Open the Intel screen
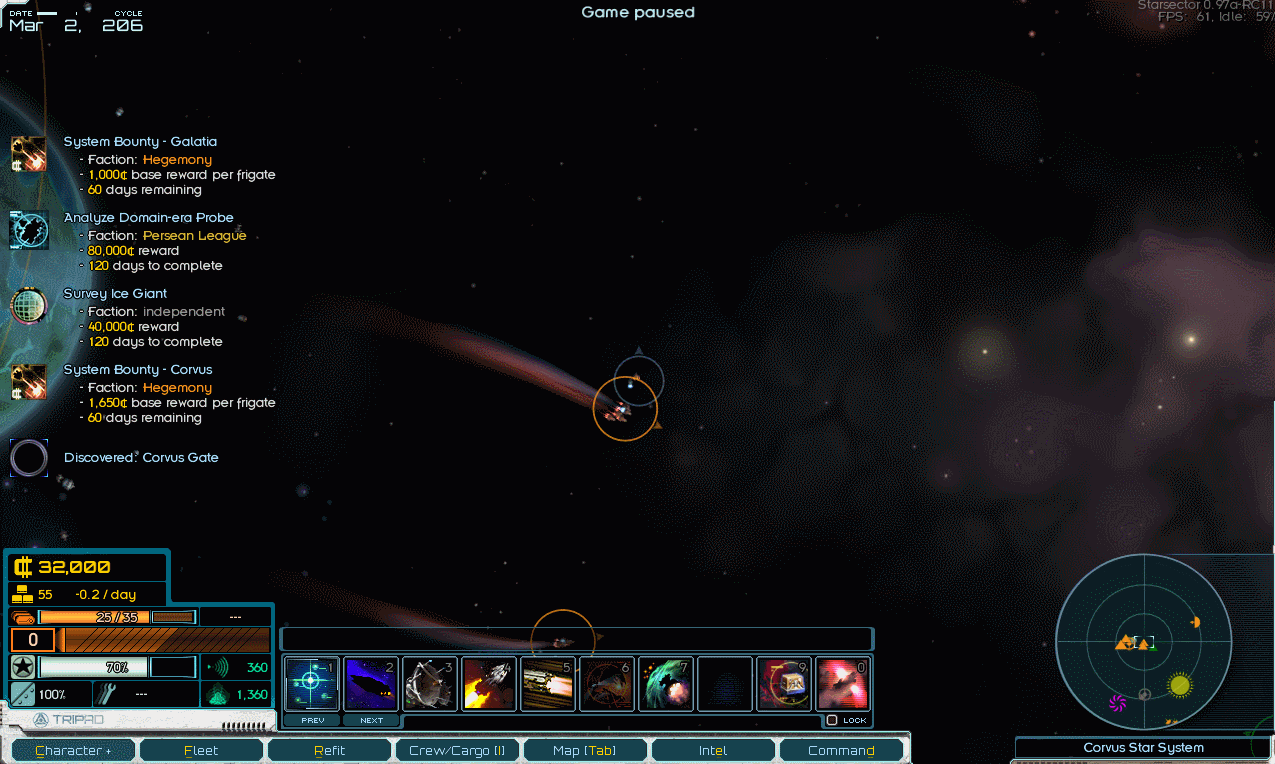Screen dimensions: 1275x764 [713, 750]
